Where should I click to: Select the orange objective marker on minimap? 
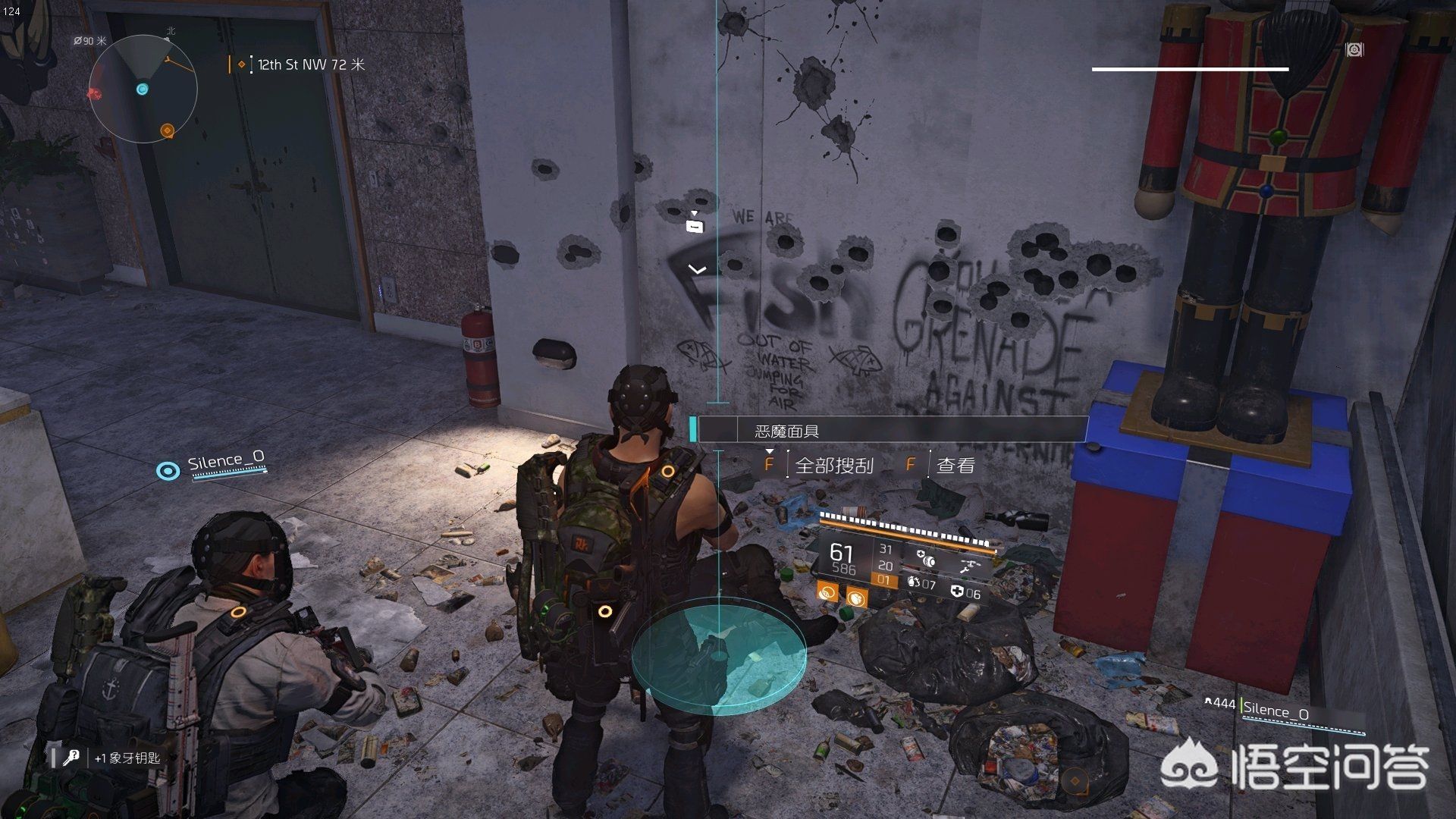point(168,131)
